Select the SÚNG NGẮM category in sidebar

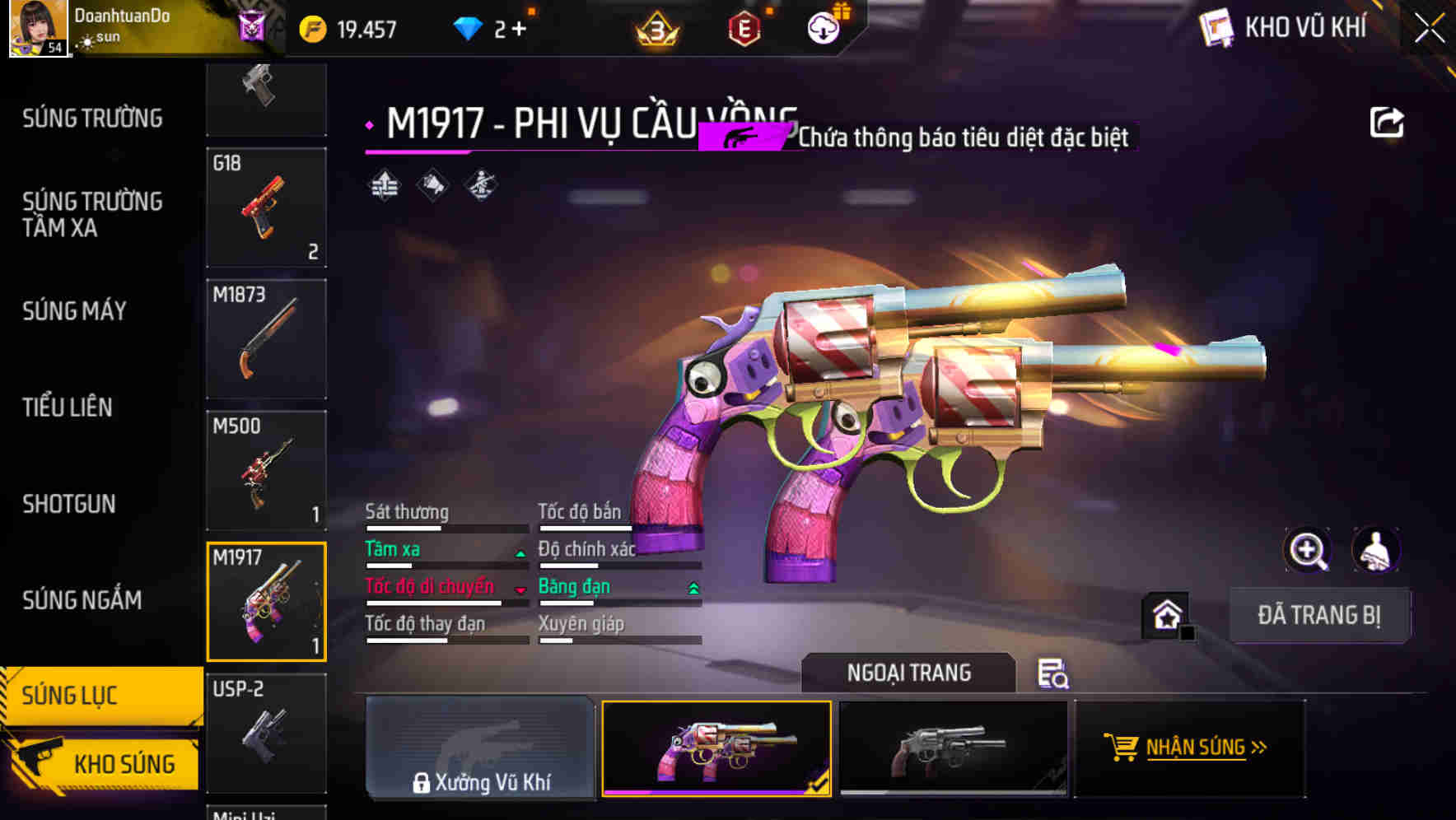(82, 601)
